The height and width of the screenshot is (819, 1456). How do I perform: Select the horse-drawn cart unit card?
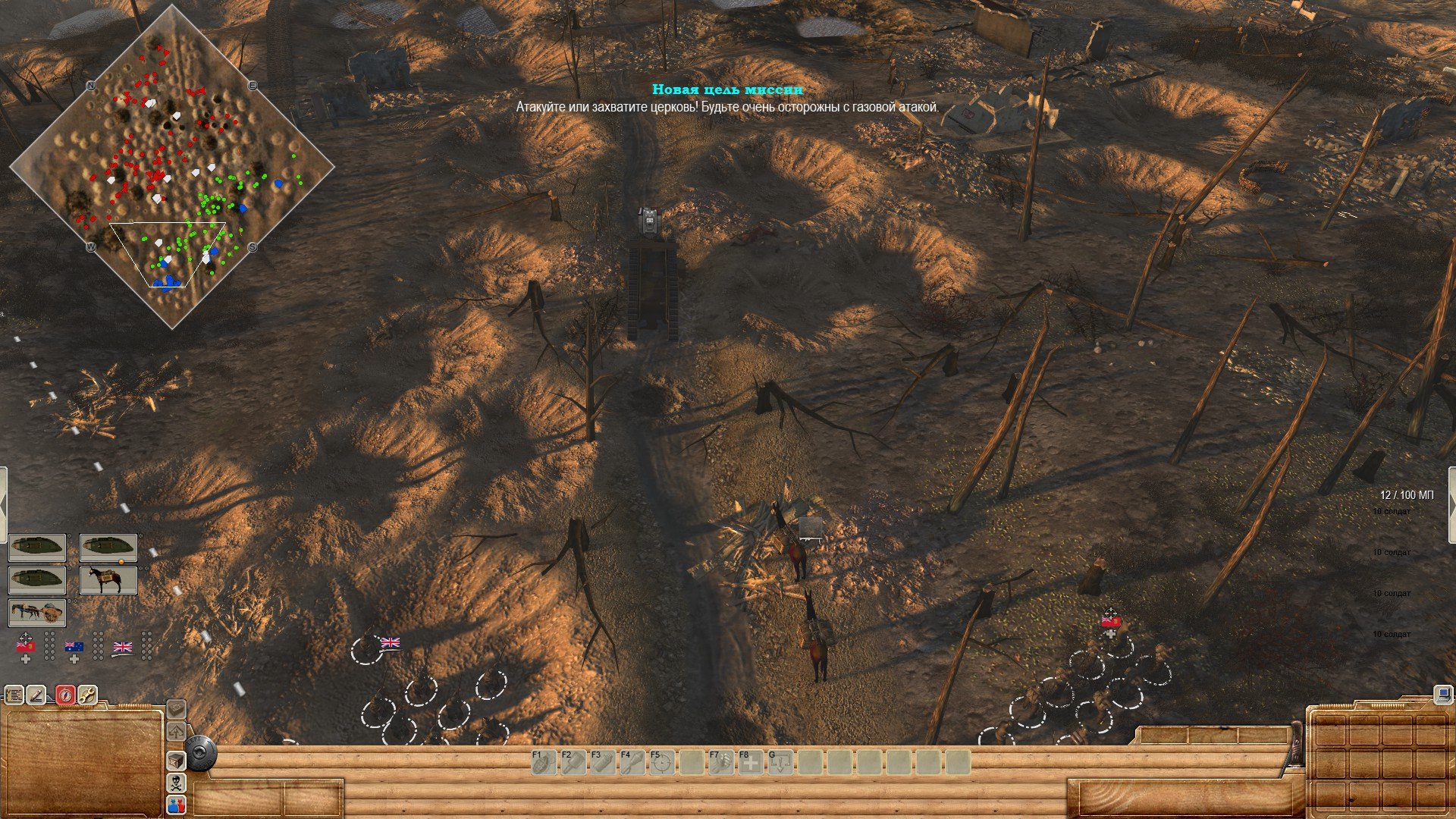point(37,612)
